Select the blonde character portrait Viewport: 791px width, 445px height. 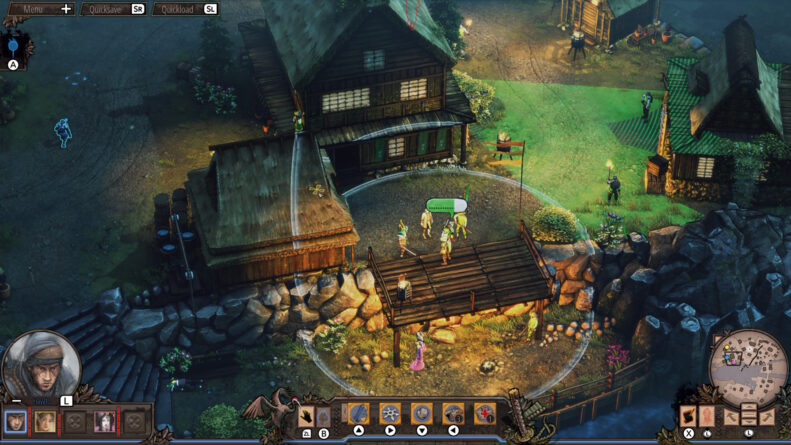(x=45, y=421)
